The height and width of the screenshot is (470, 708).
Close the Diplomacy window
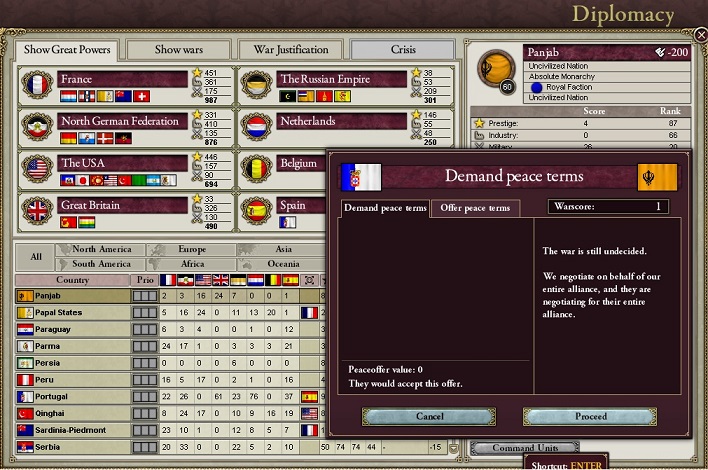(700, 35)
